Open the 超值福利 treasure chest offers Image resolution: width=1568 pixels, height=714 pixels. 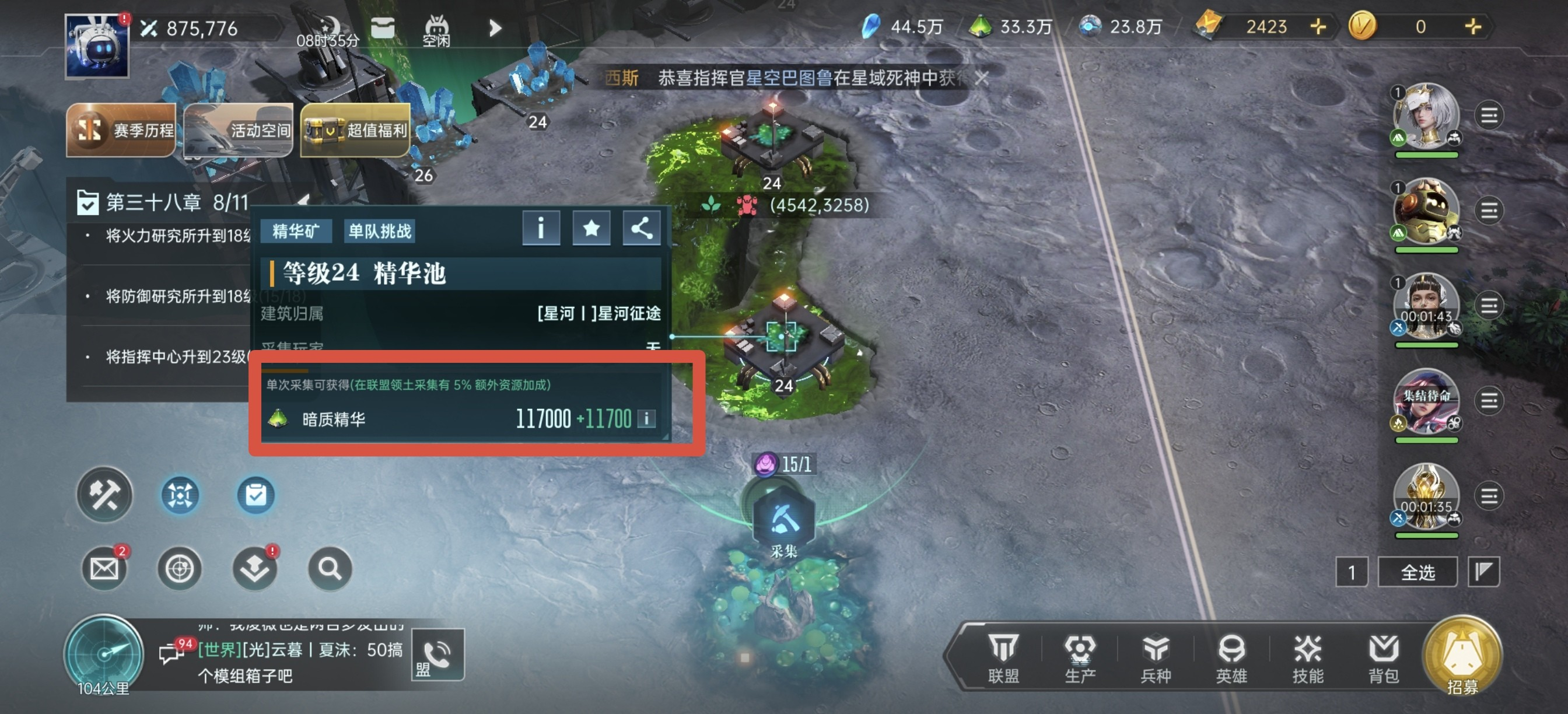click(355, 129)
